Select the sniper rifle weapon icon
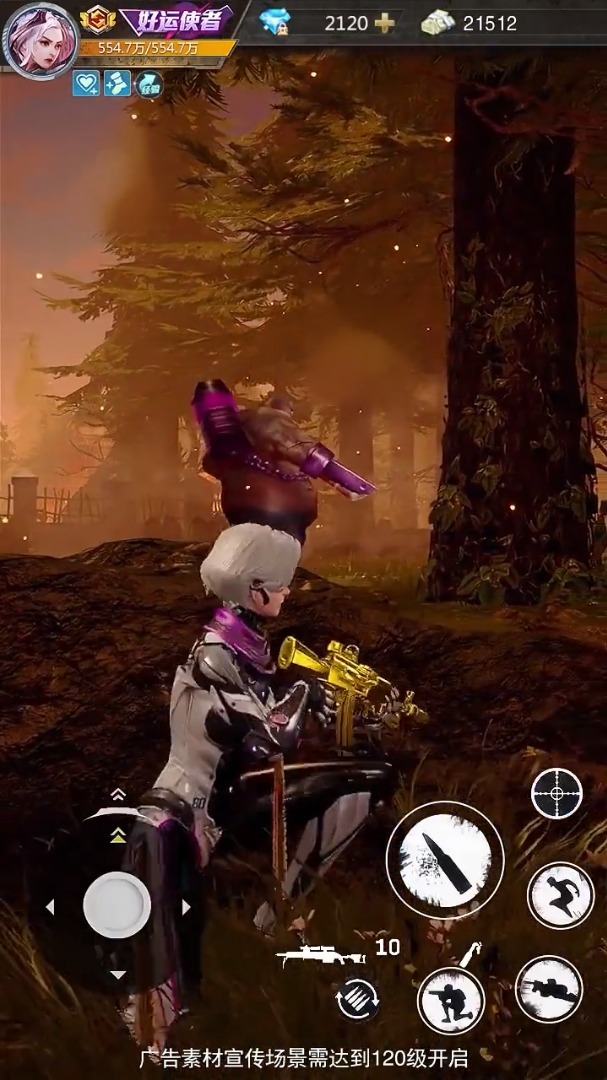Viewport: 607px width, 1080px height. click(319, 955)
